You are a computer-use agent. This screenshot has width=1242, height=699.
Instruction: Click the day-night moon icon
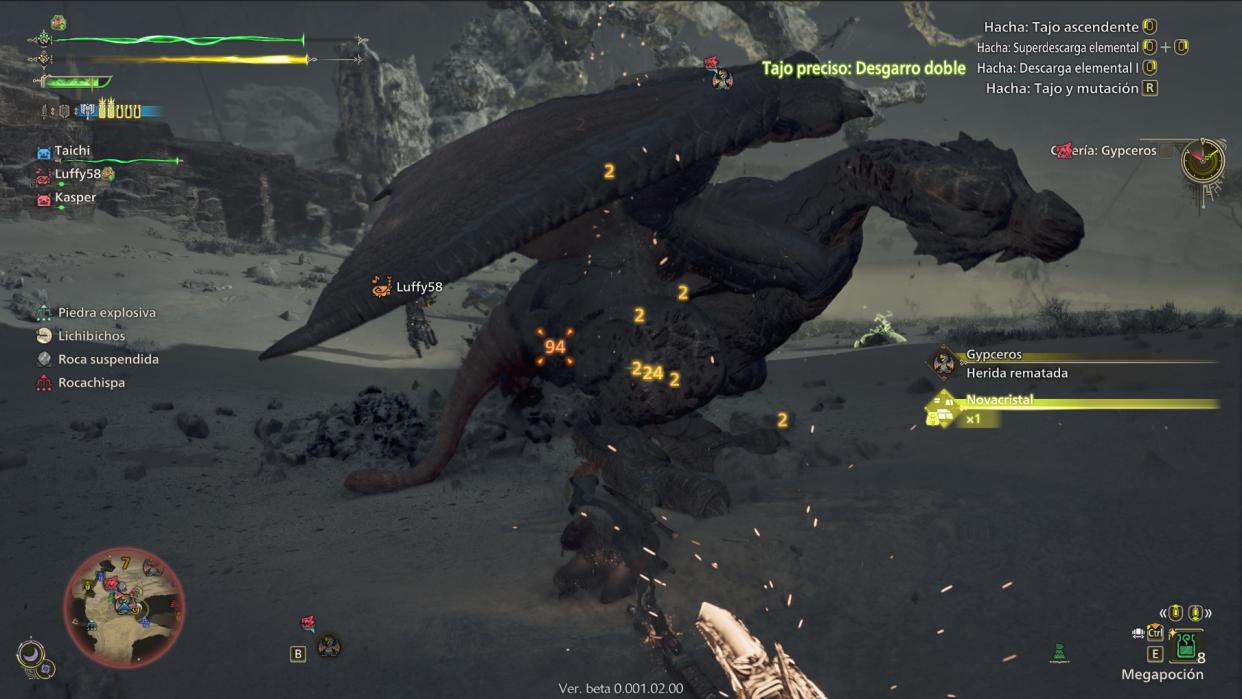(32, 656)
